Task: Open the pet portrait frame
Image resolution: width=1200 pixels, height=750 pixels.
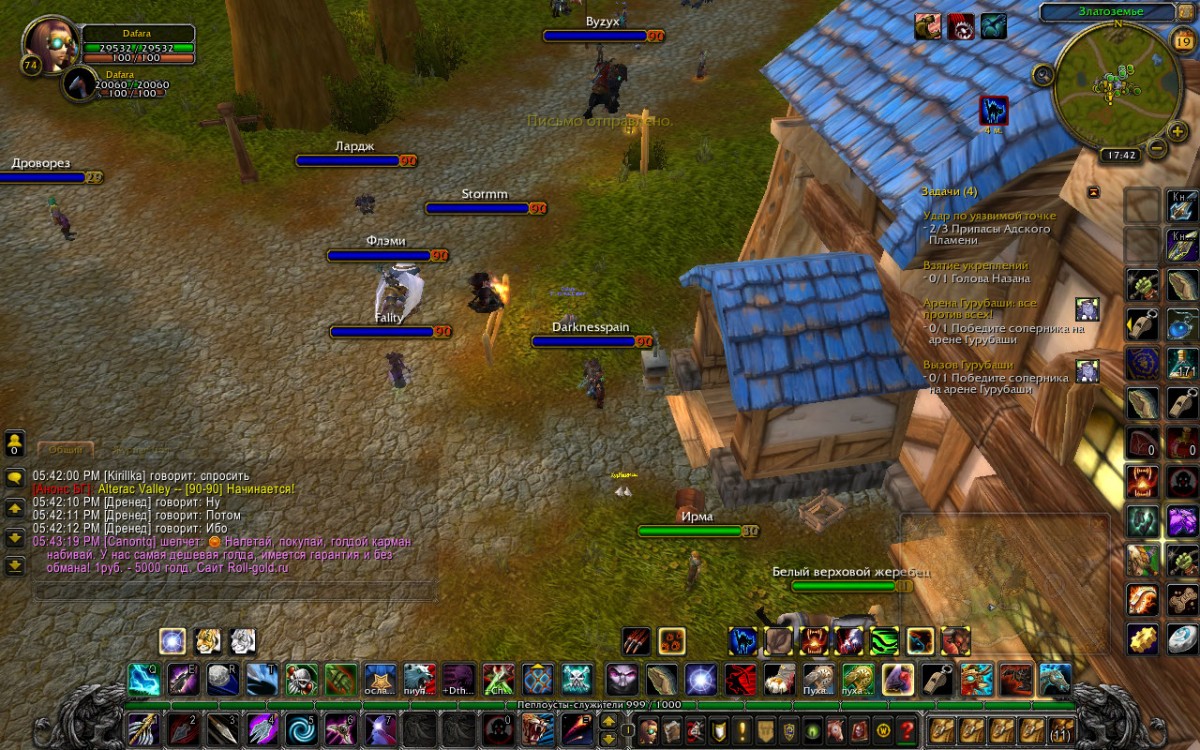Action: point(81,84)
